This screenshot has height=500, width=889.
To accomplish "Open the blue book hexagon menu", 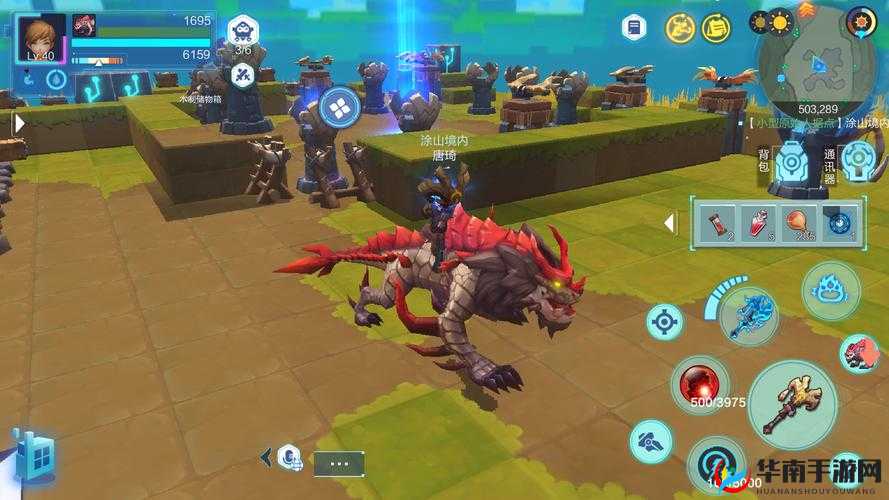I will pyautogui.click(x=632, y=28).
